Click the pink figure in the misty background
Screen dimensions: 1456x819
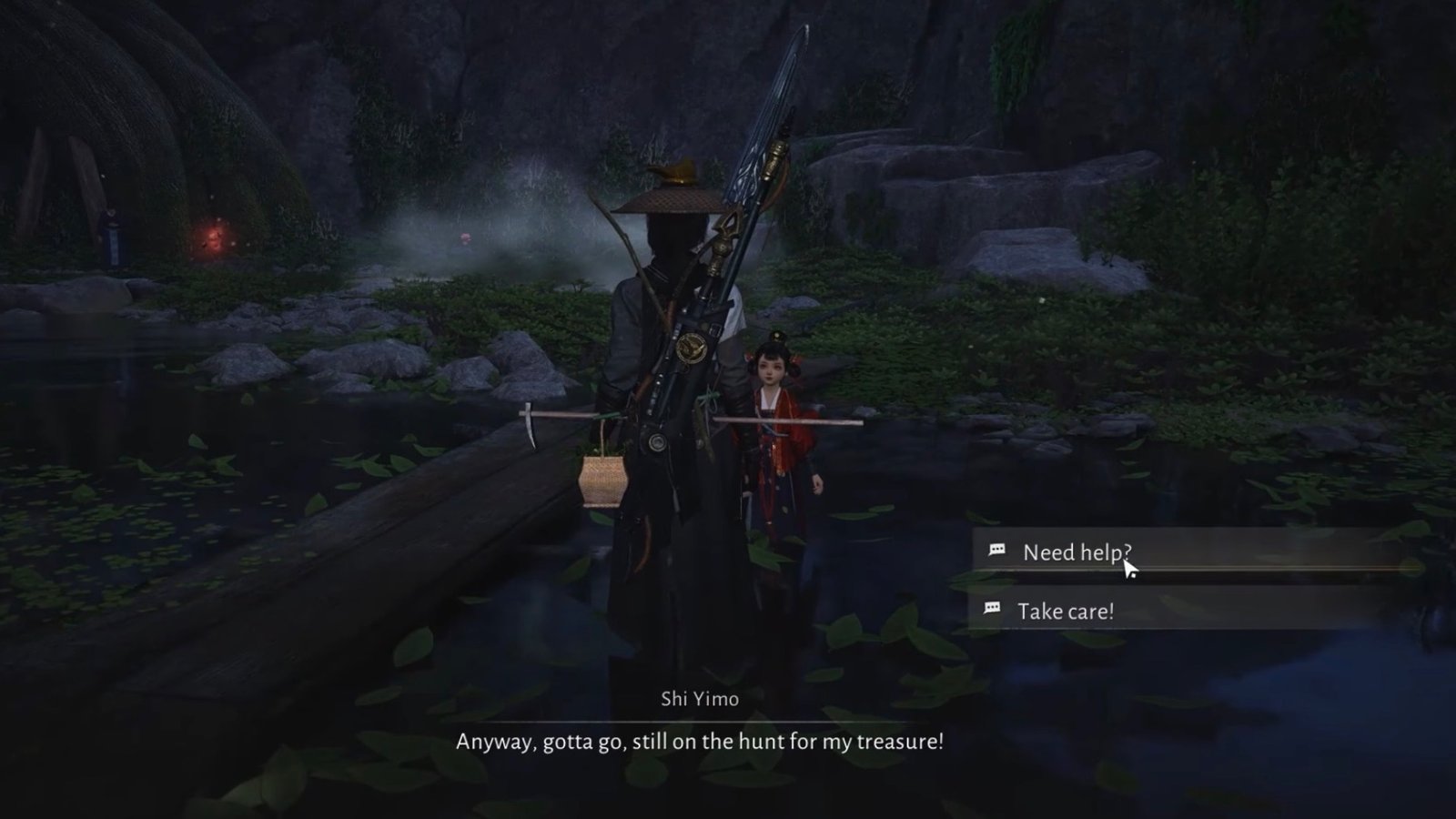464,238
